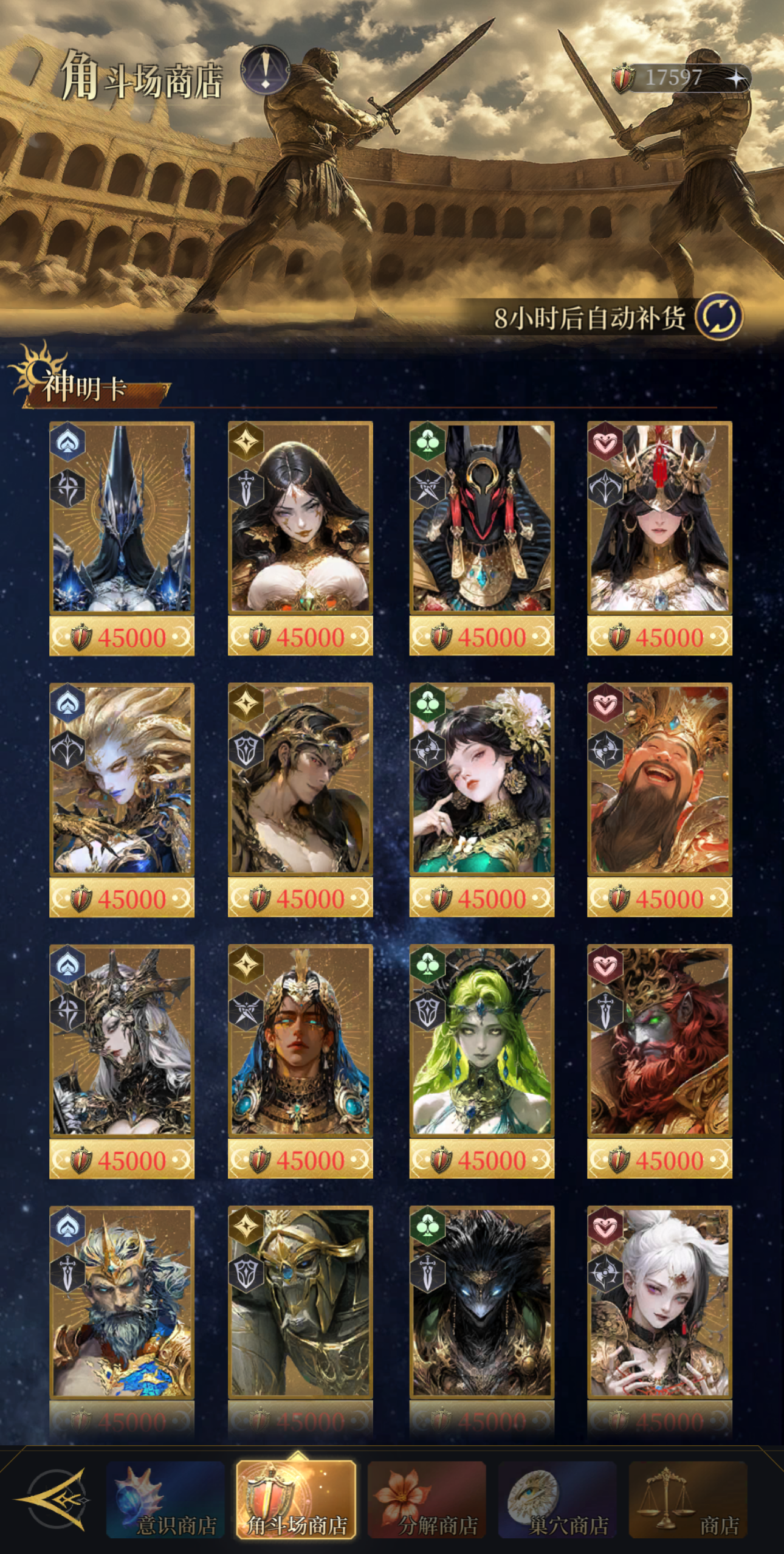This screenshot has width=784, height=1554.
Task: Click the red shield currency icon showing 17597
Action: click(x=624, y=78)
